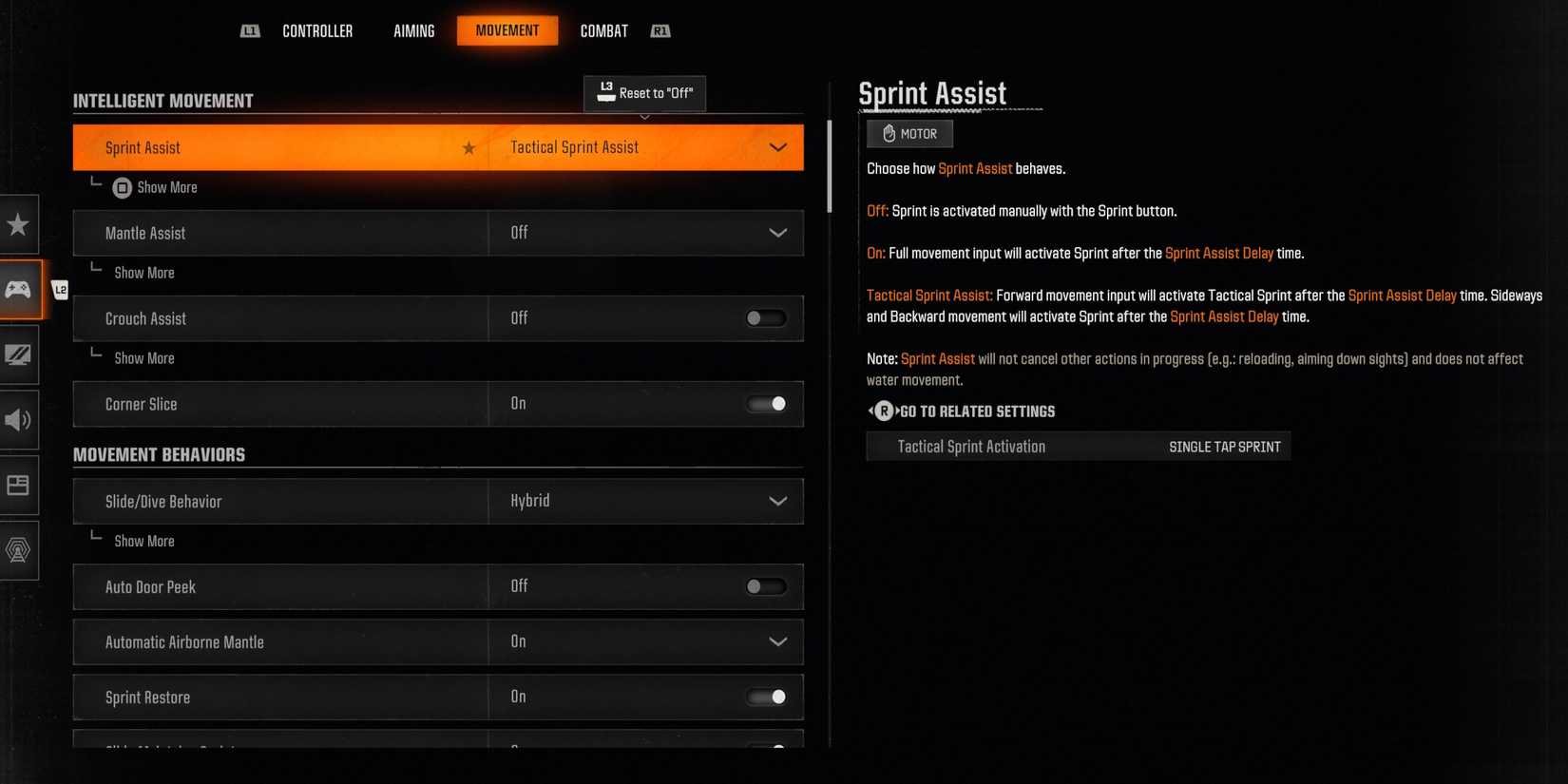The height and width of the screenshot is (784, 1568).
Task: Disable the Corner Slice toggle
Action: [x=766, y=404]
